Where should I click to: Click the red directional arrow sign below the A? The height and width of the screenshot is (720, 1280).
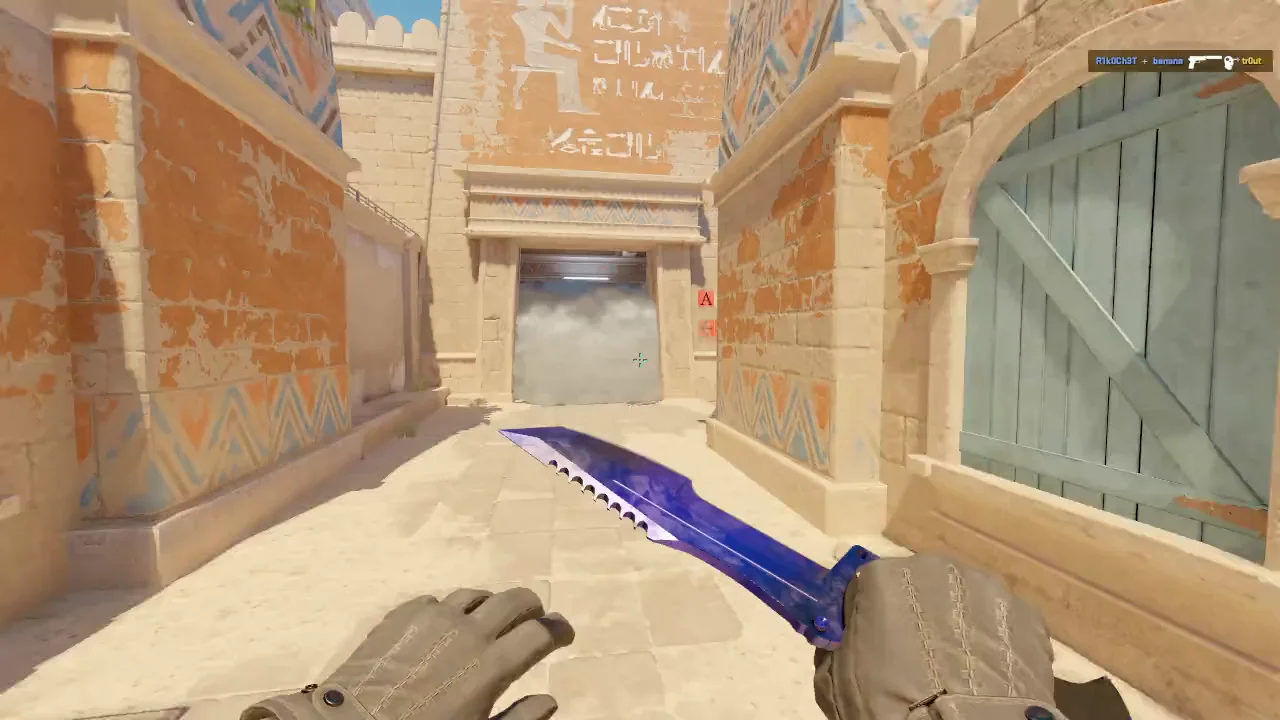[x=708, y=329]
